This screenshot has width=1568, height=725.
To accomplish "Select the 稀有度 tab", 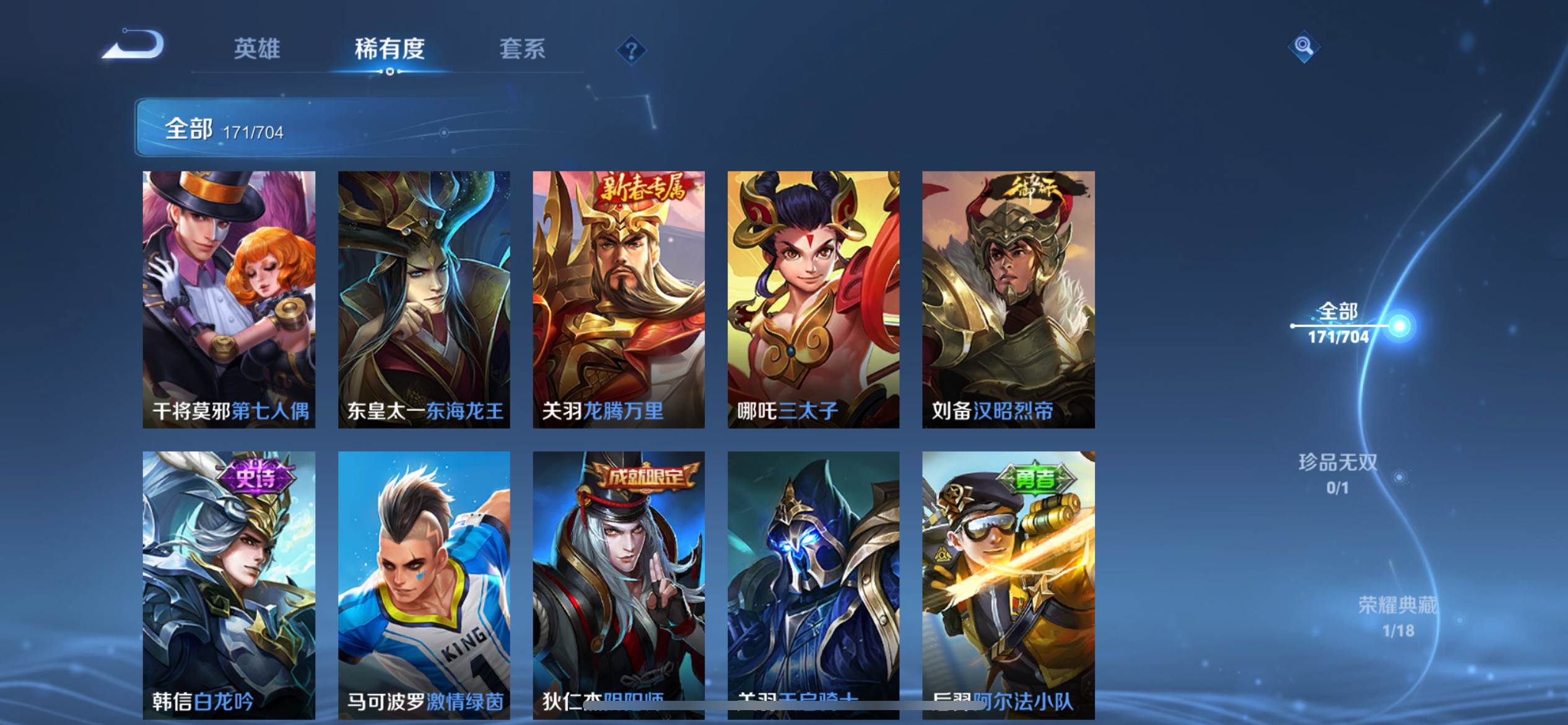I will click(390, 49).
